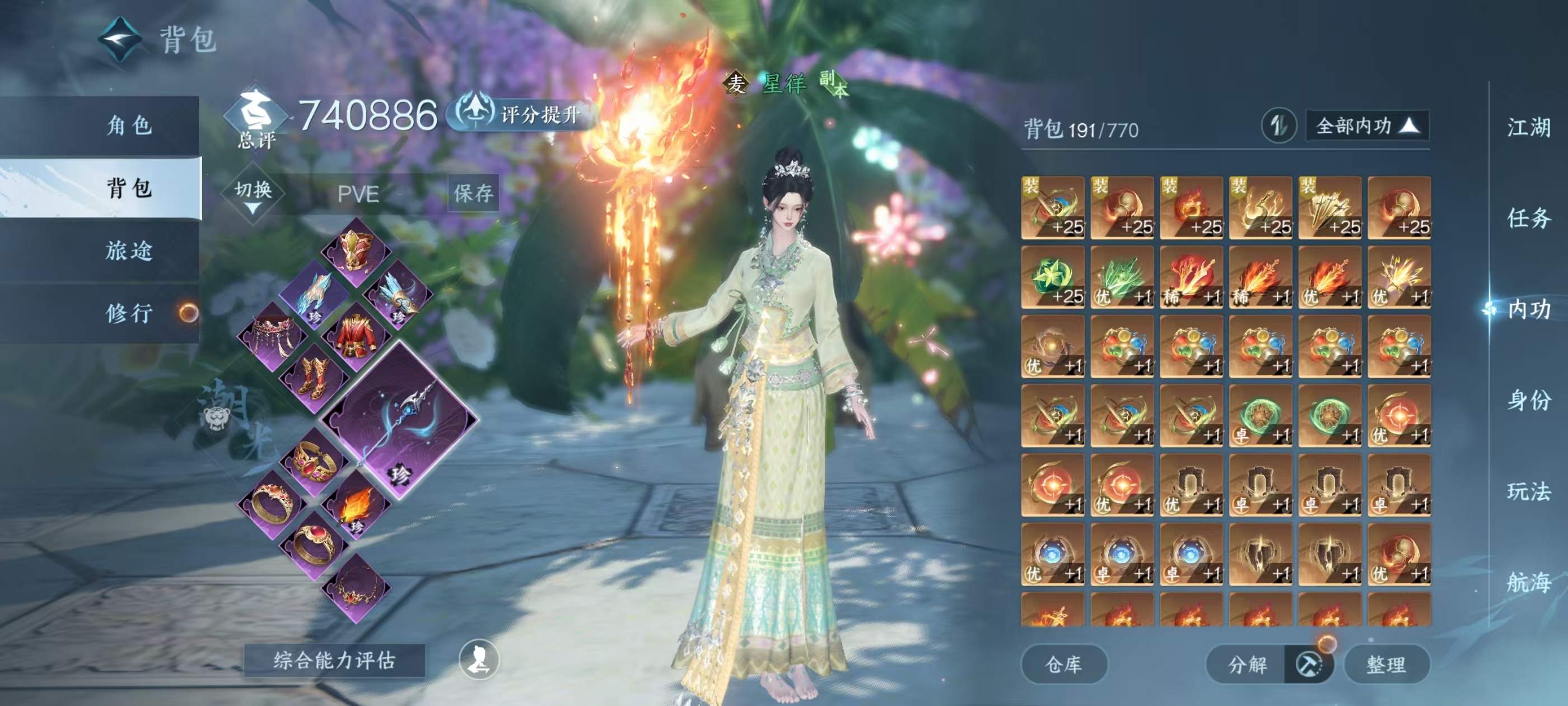
Task: Switch to the 角色 tab
Action: [x=129, y=126]
